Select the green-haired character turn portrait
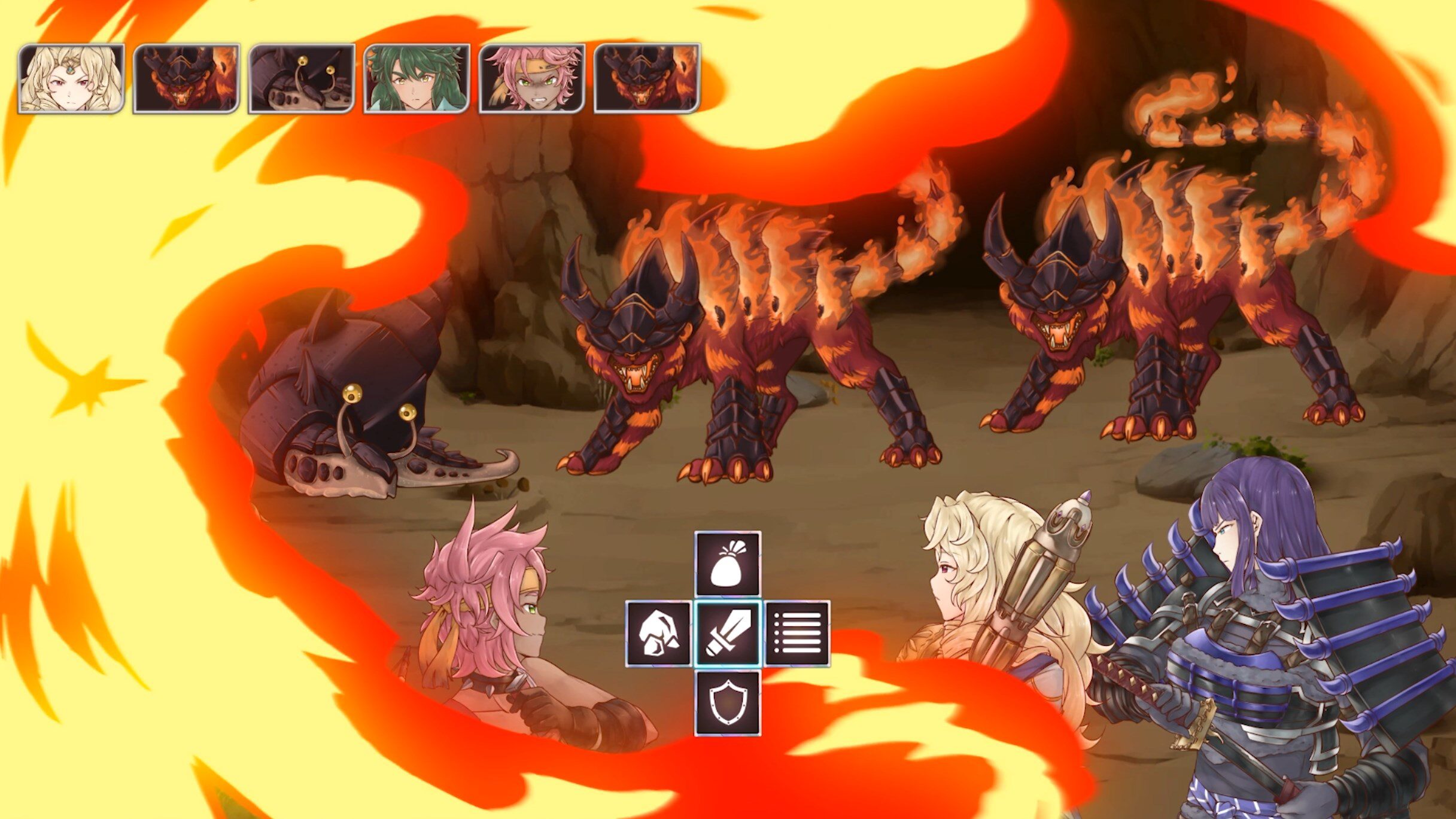This screenshot has height=819, width=1456. click(417, 78)
